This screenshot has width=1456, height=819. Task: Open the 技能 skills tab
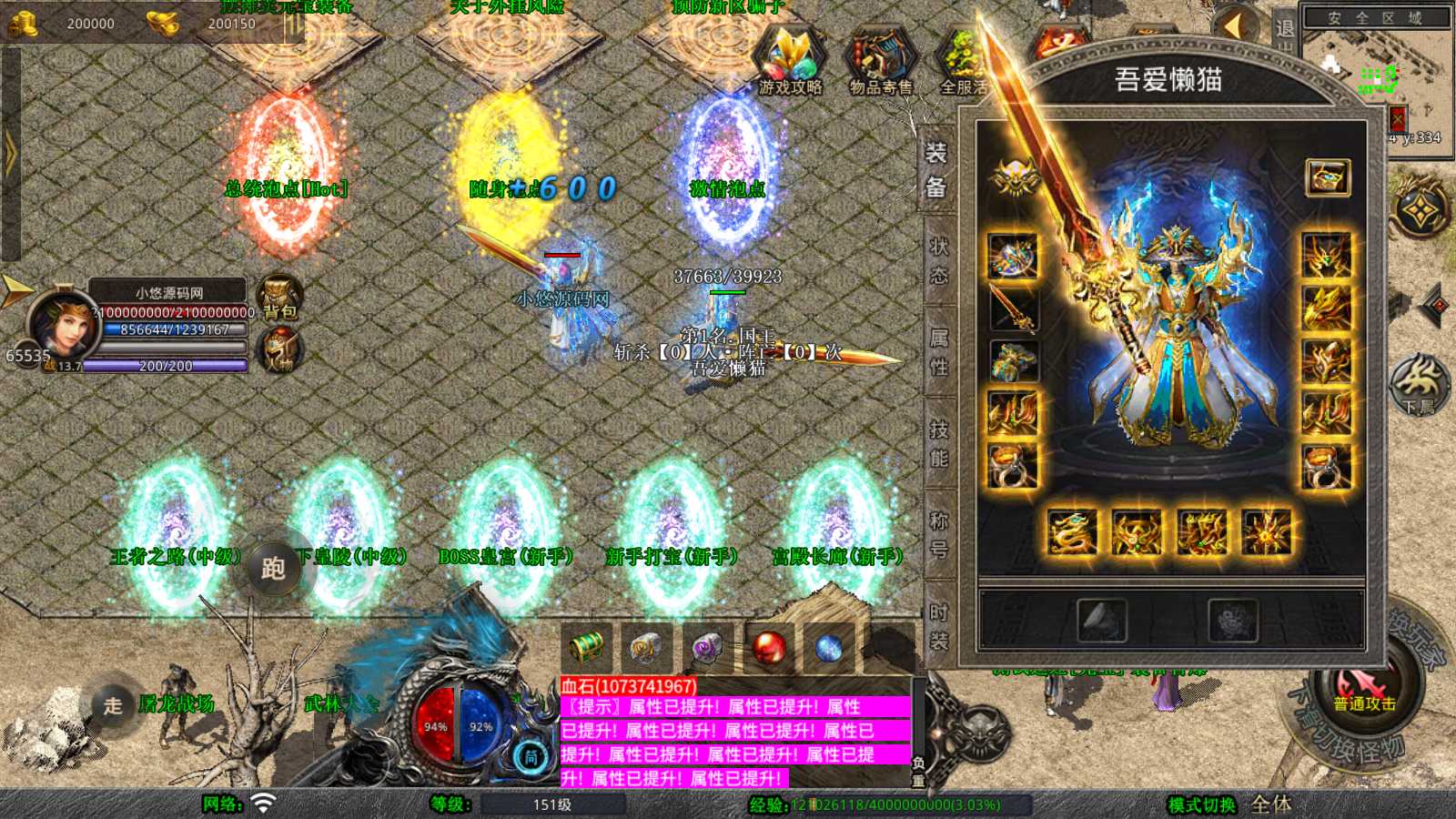pyautogui.click(x=938, y=443)
